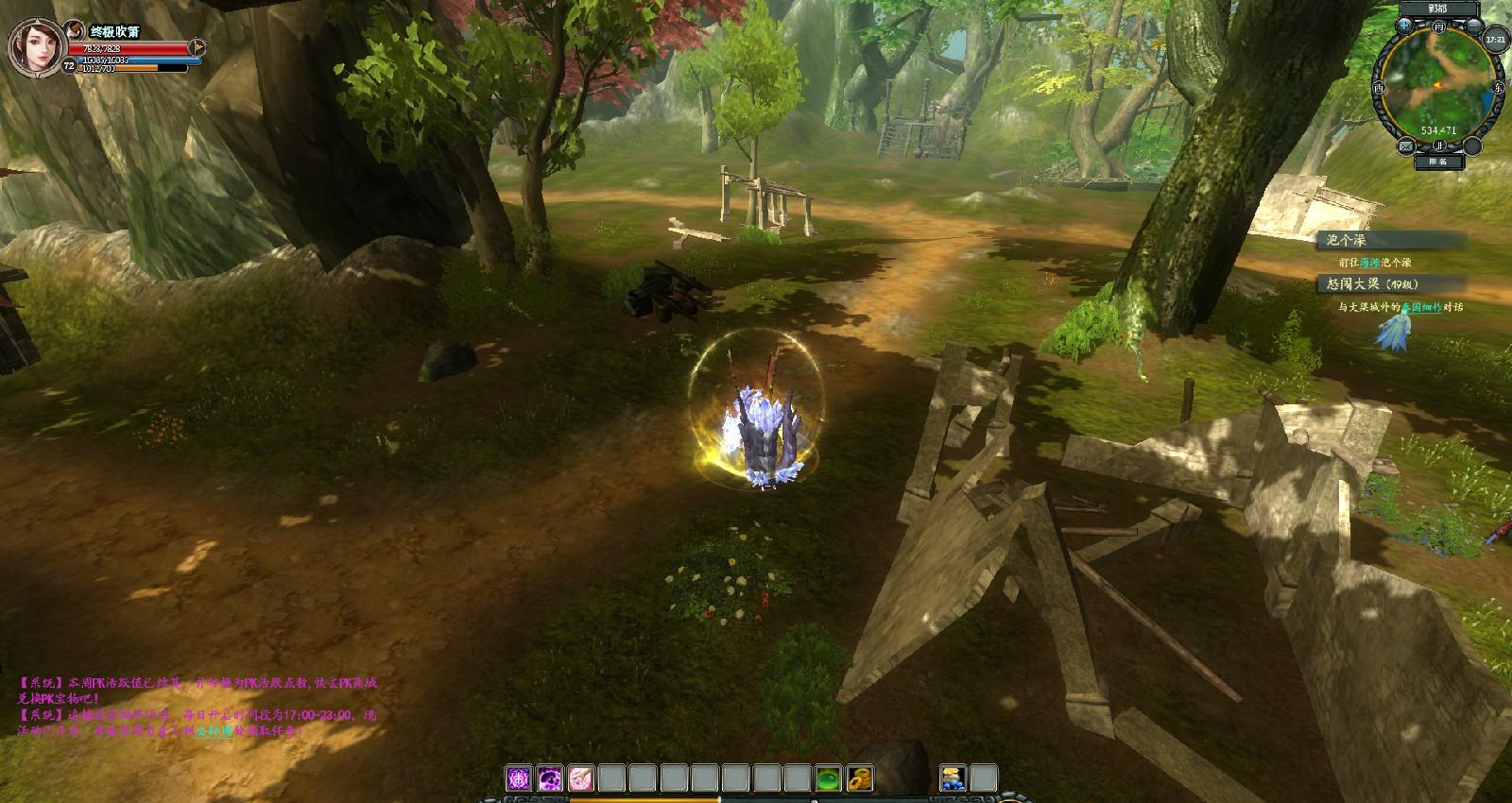Viewport: 1512px width, 803px height.
Task: Activate the purple swirl skill in the hotbar
Action: pos(550,778)
